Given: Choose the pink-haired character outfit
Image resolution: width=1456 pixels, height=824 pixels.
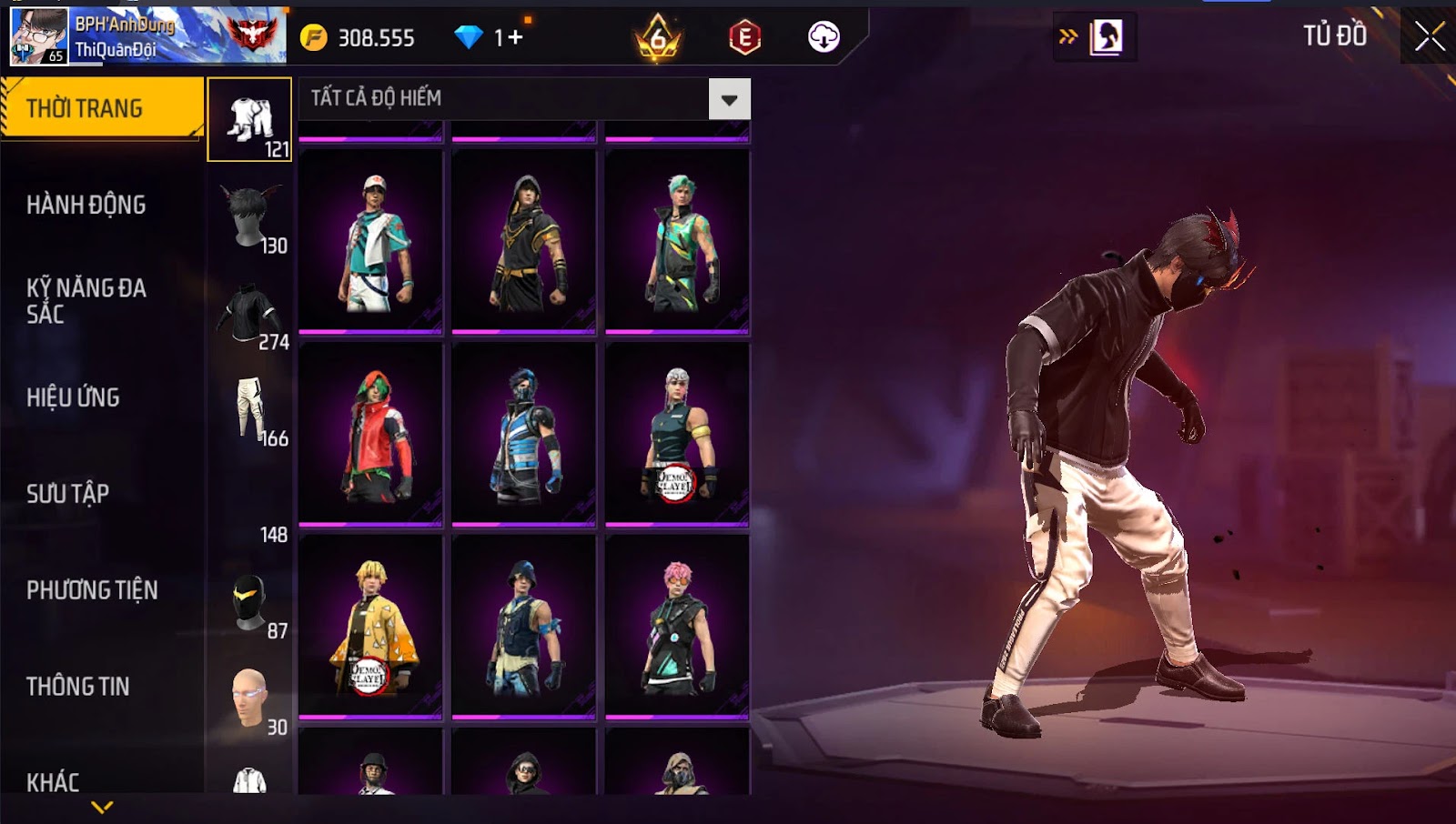Looking at the screenshot, I should click(677, 626).
